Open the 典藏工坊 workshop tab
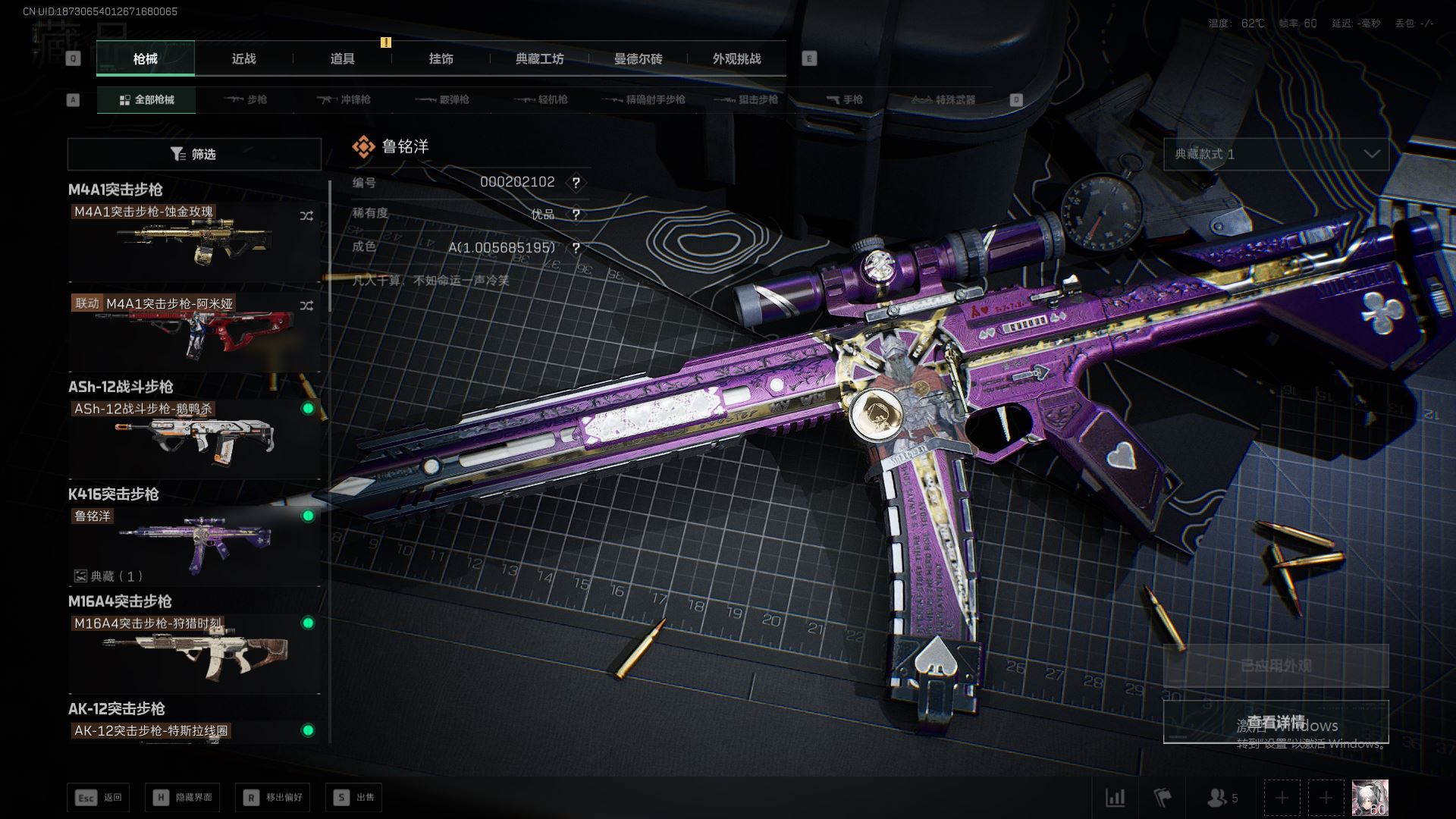This screenshot has height=819, width=1456. pyautogui.click(x=539, y=58)
